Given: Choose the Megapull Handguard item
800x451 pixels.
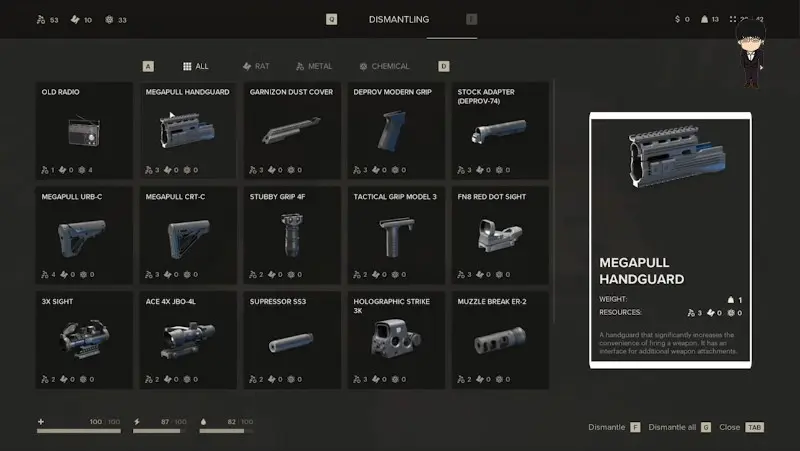Looking at the screenshot, I should (x=188, y=131).
